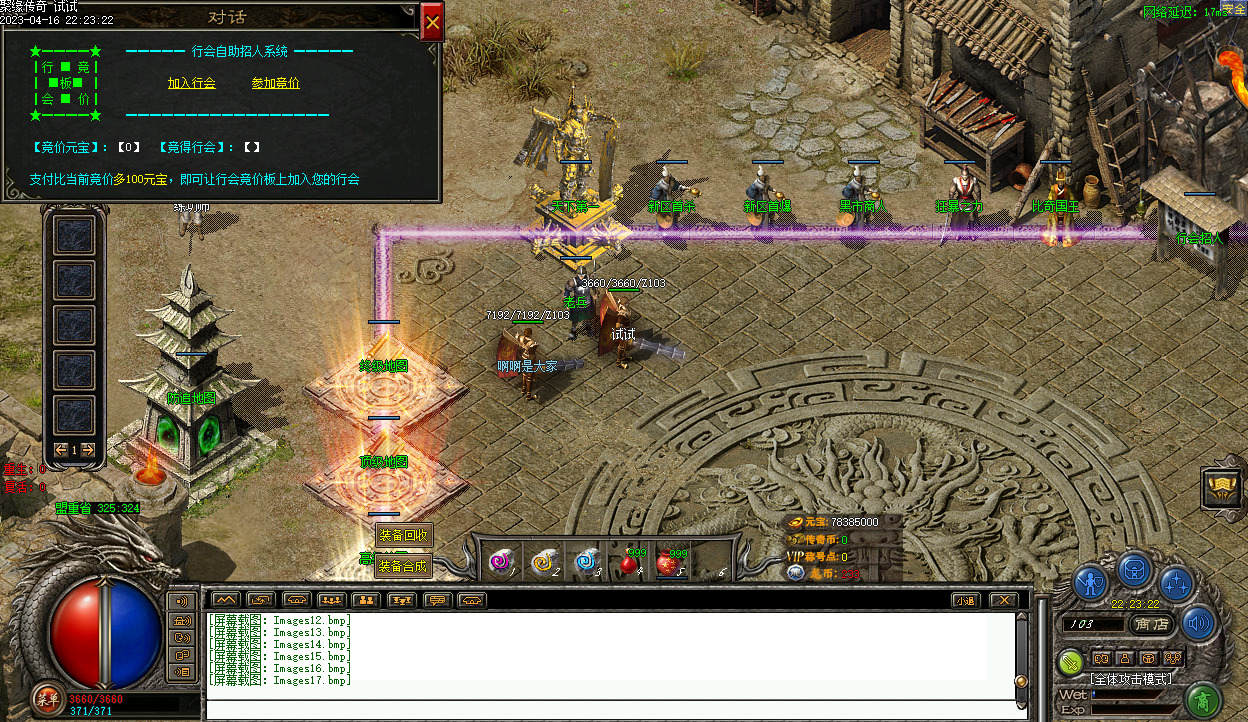The width and height of the screenshot is (1248, 722).
Task: Open the 装备合成 equipment synthesis button
Action: pos(404,566)
